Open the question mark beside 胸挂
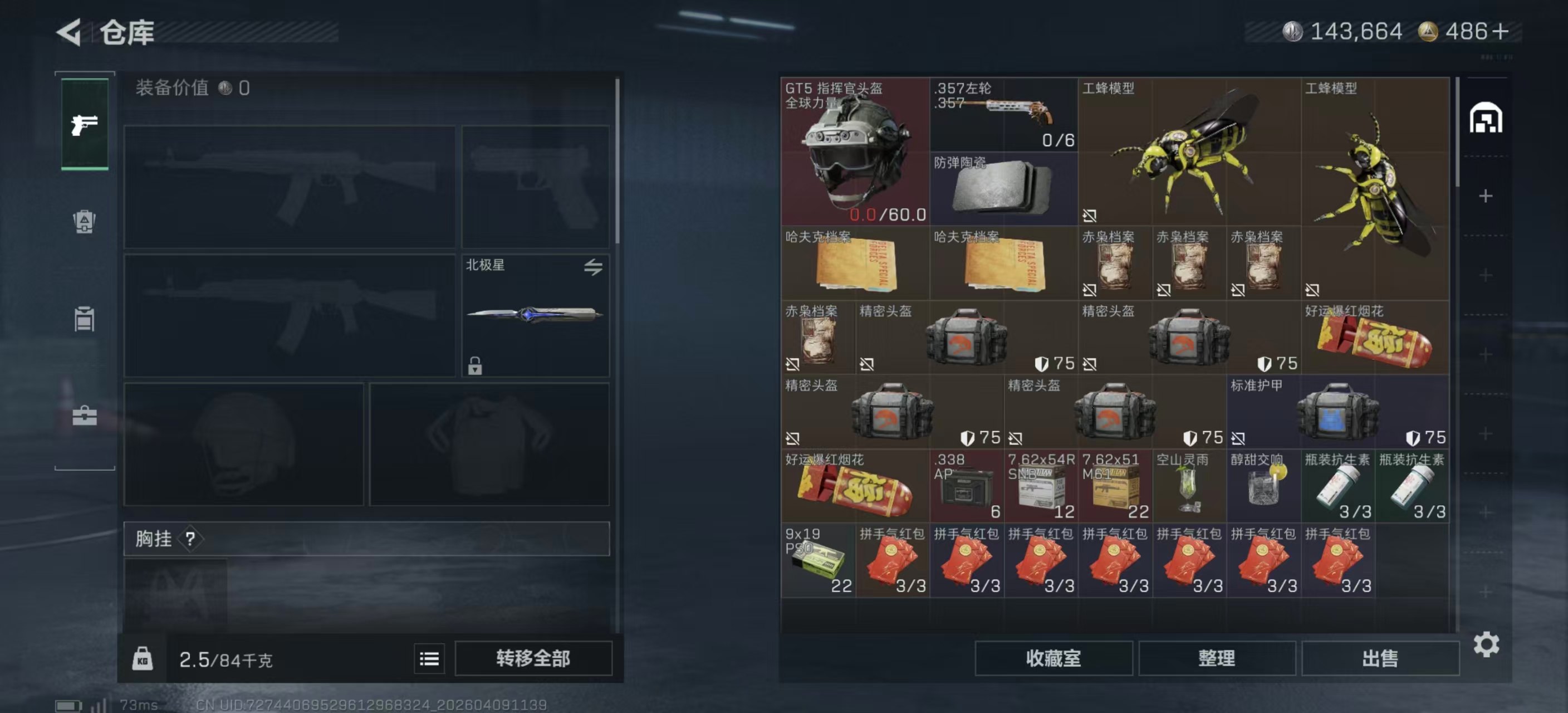Image resolution: width=1568 pixels, height=713 pixels. click(189, 539)
